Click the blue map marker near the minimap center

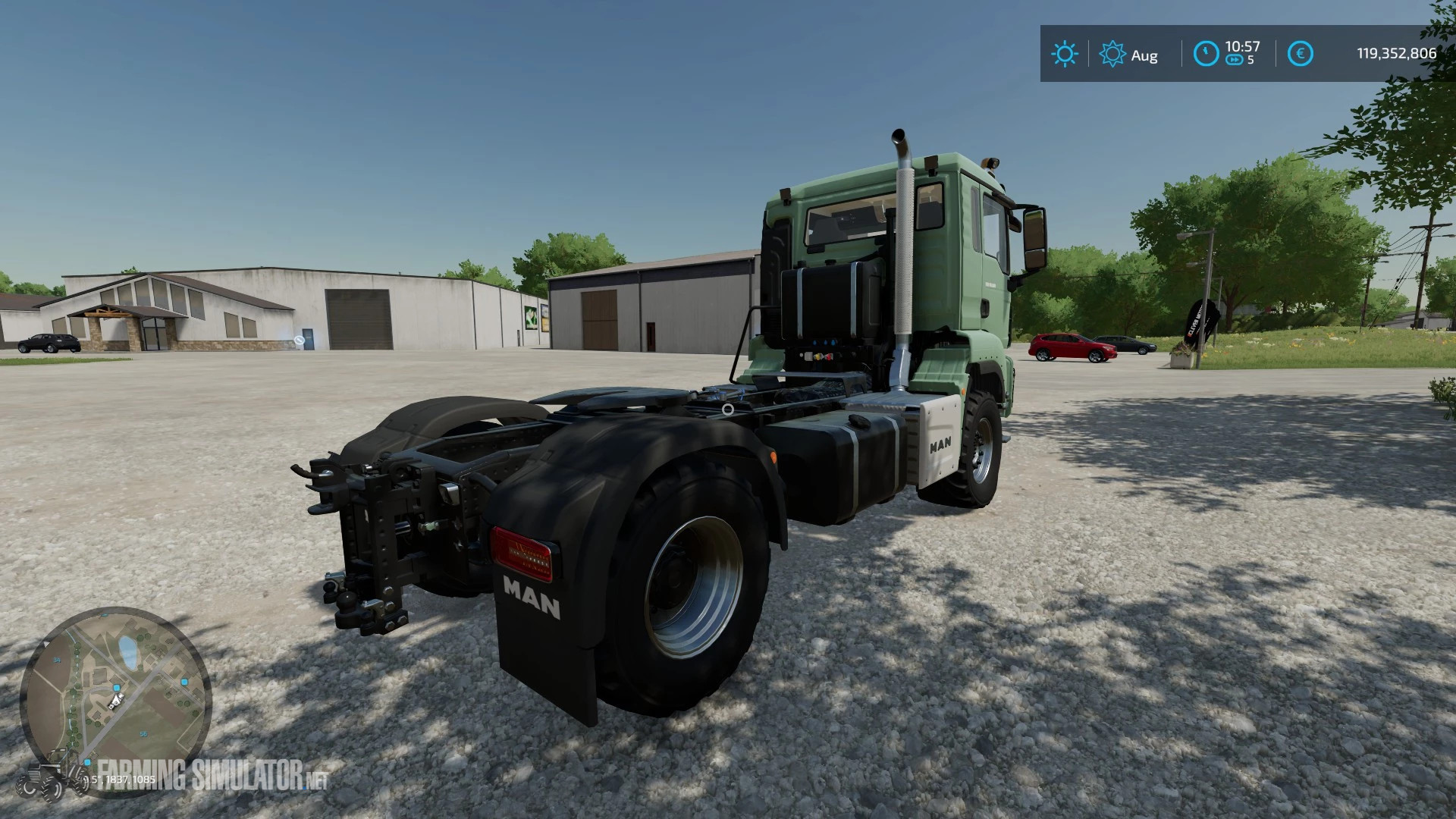tap(117, 687)
